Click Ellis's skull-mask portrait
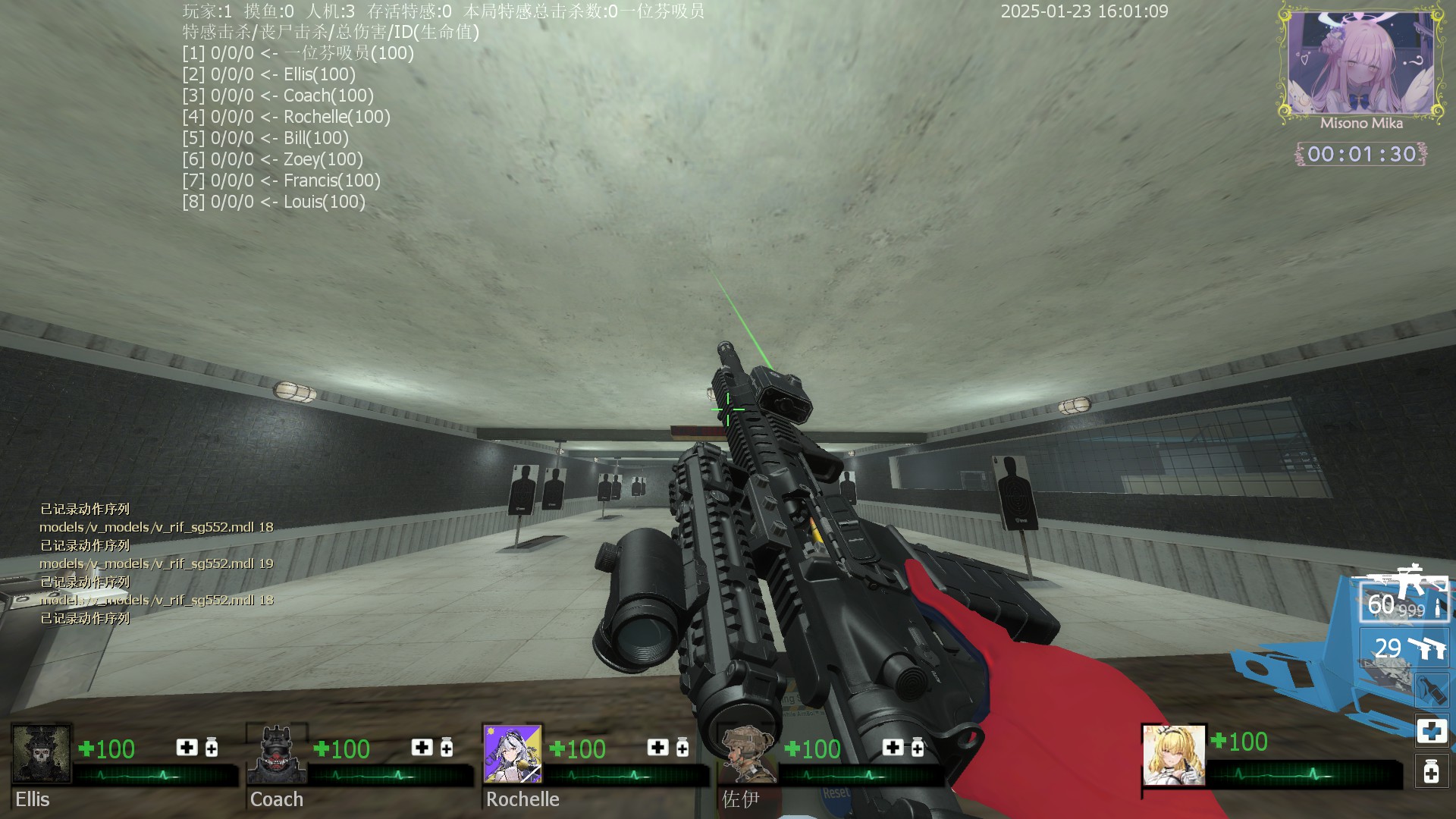The image size is (1456, 819). (42, 754)
